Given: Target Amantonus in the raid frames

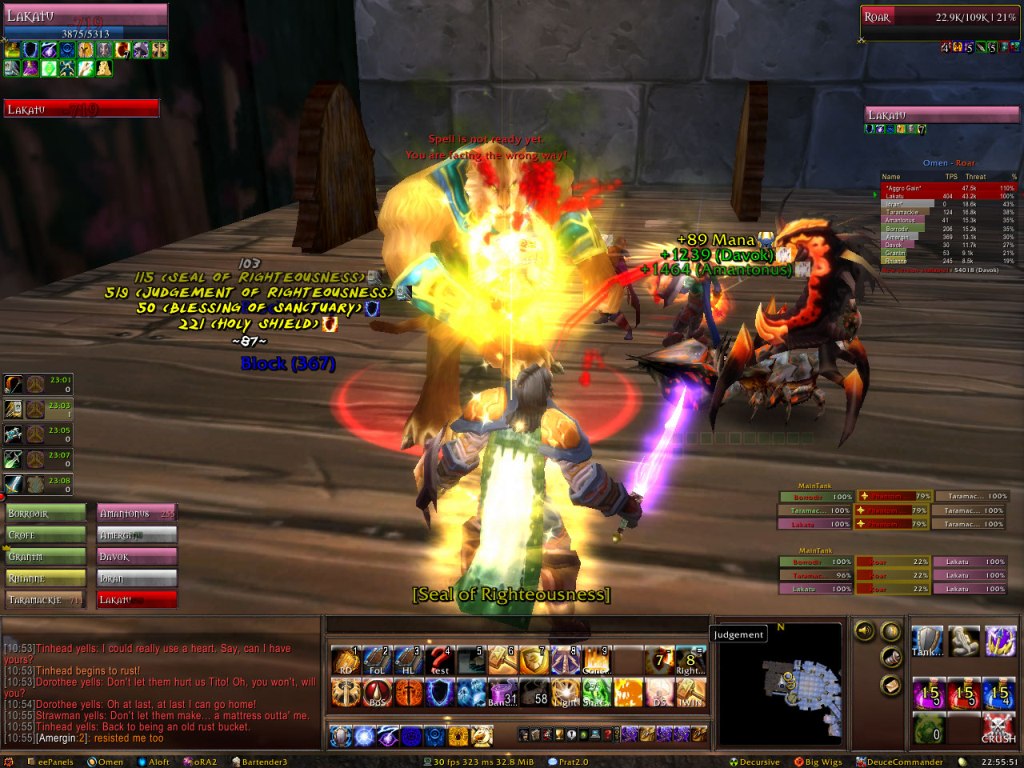Looking at the screenshot, I should tap(136, 513).
